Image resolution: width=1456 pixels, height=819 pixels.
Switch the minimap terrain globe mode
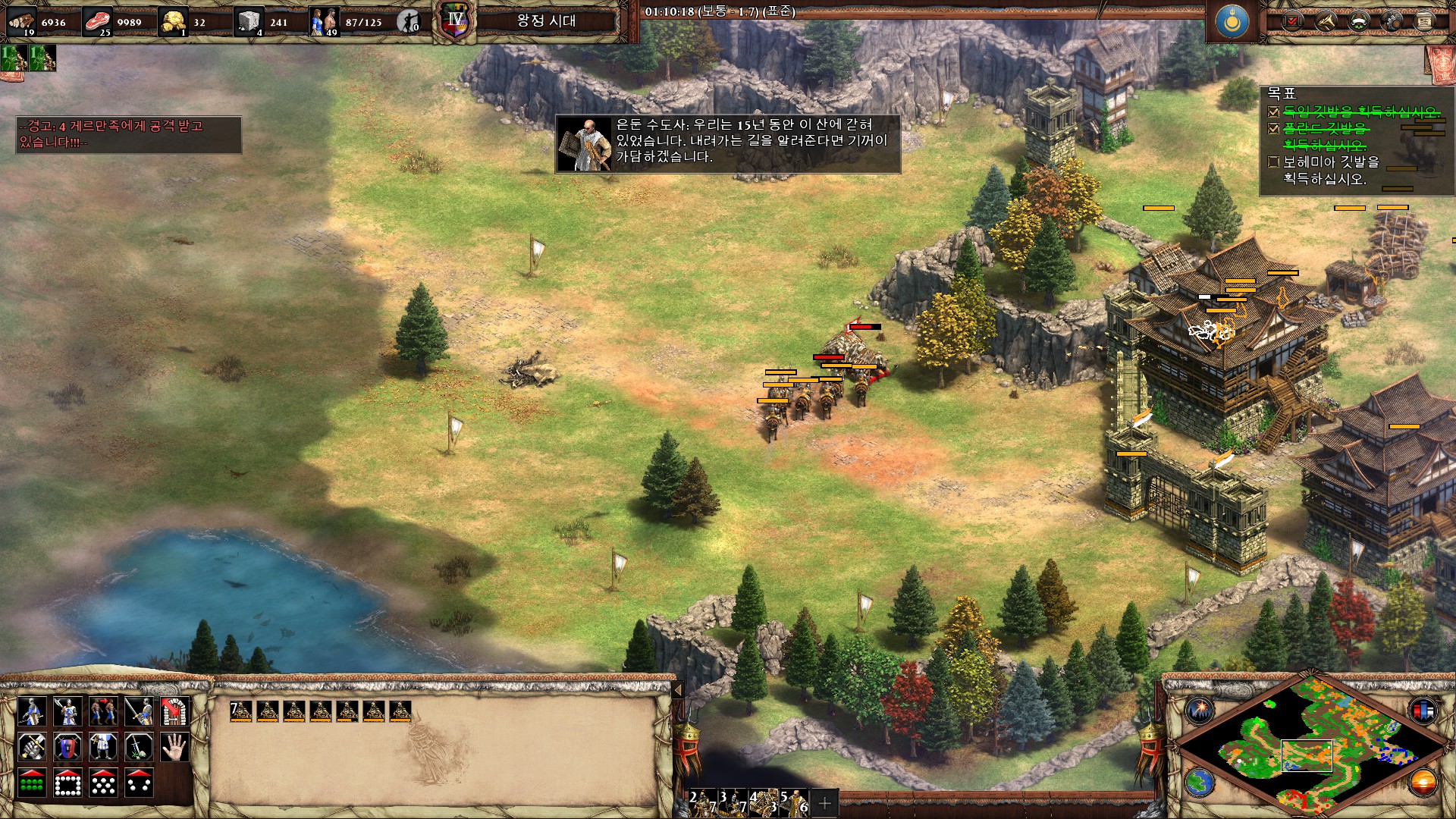point(1200,782)
